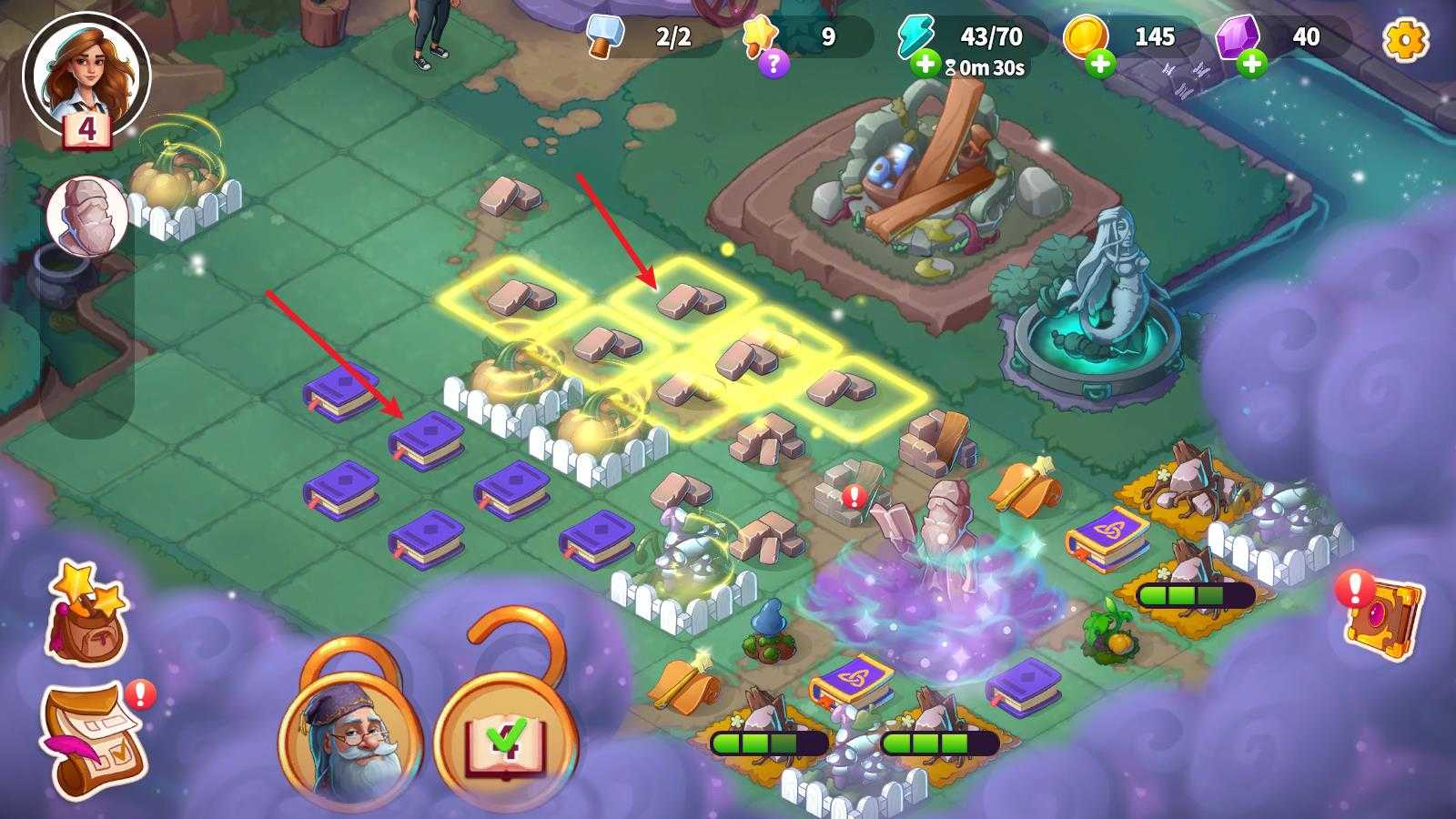1456x819 pixels.
Task: Buy more gold coins via plus button
Action: click(x=1099, y=64)
